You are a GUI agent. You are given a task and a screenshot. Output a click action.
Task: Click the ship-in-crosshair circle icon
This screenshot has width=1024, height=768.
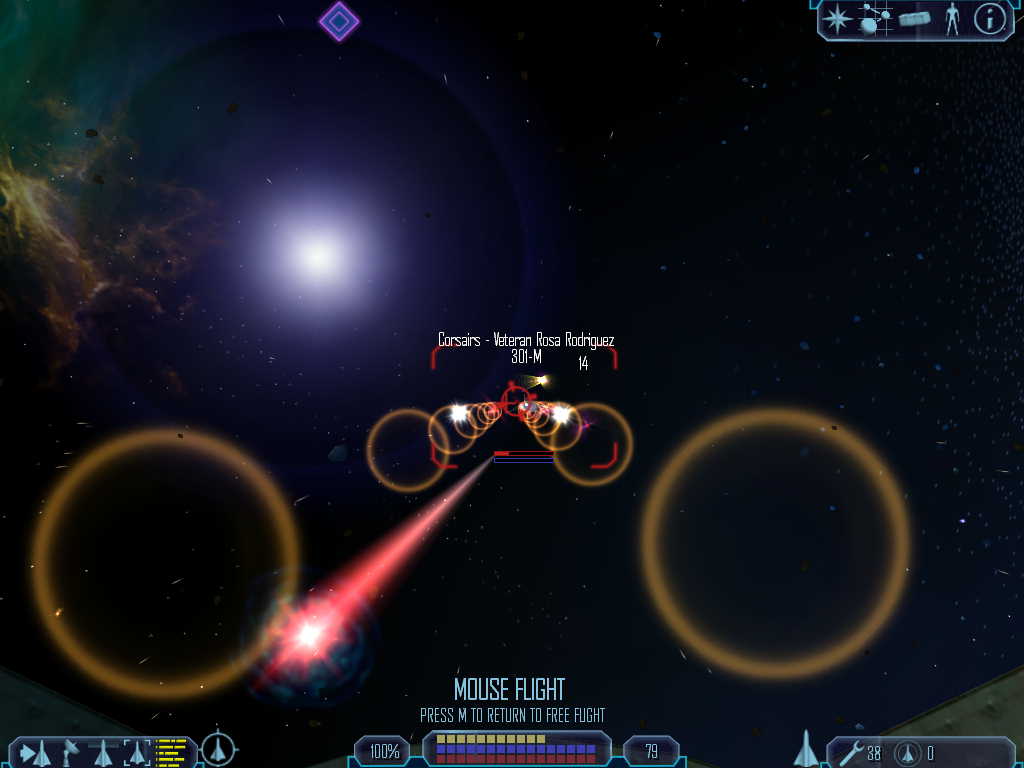point(218,749)
